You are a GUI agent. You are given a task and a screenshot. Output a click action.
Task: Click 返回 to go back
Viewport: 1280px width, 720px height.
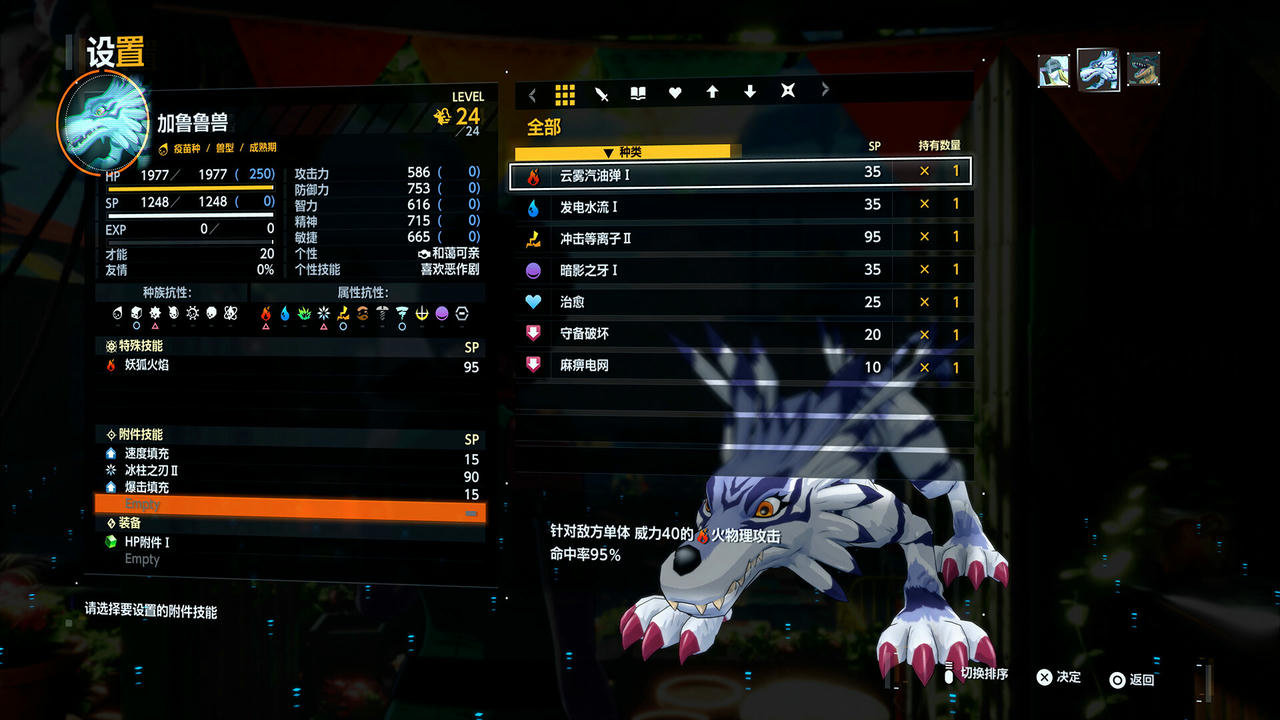(x=1136, y=679)
